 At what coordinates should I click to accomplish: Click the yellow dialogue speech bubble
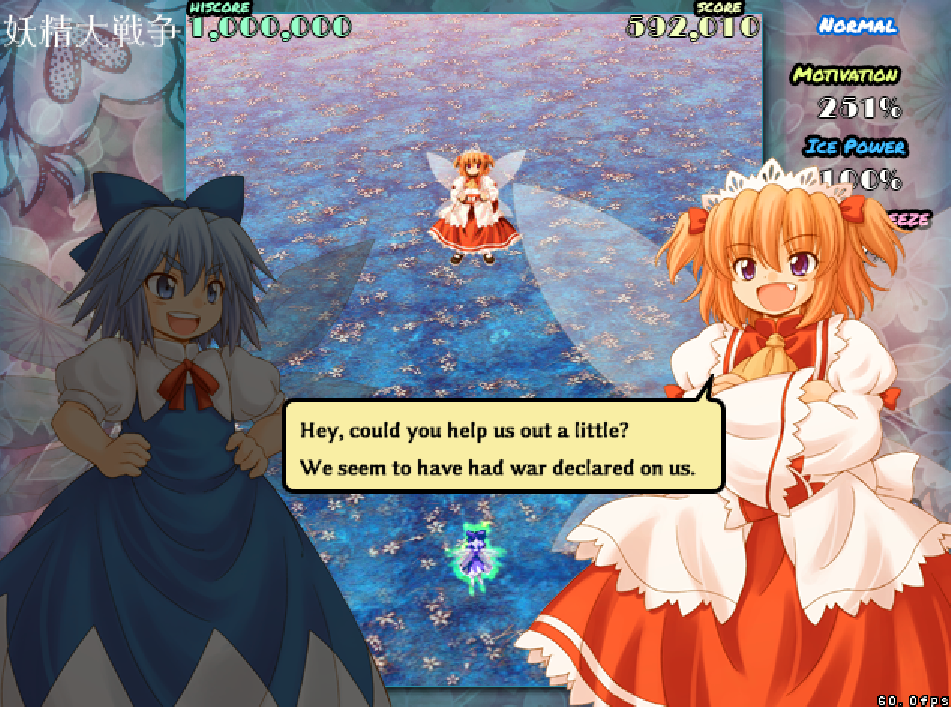point(503,447)
